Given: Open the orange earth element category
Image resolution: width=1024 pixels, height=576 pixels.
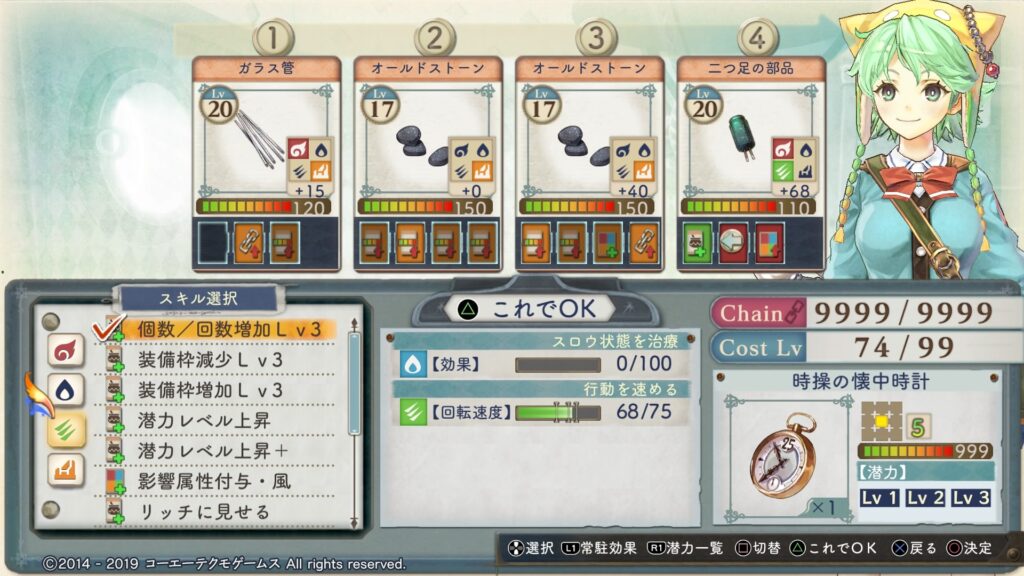Looking at the screenshot, I should (66, 470).
